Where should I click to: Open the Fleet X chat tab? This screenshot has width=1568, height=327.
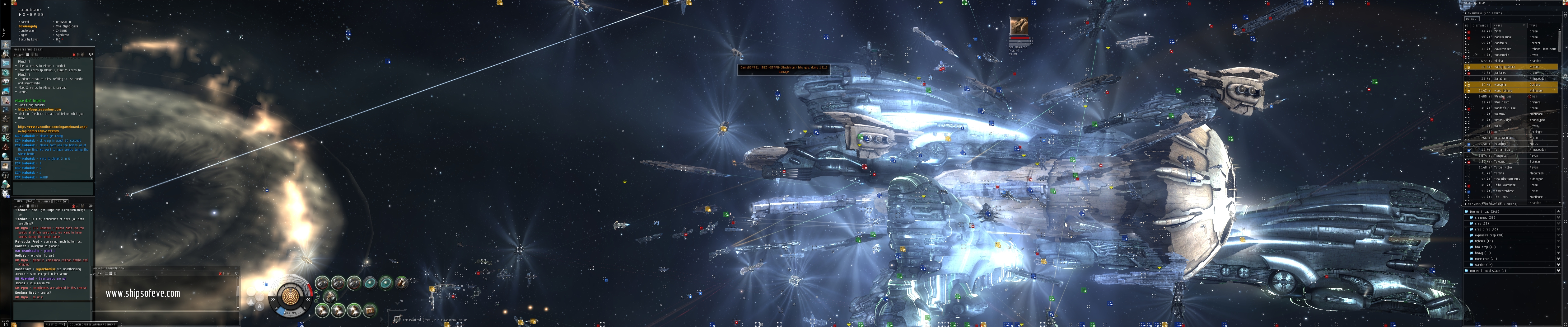click(x=55, y=325)
